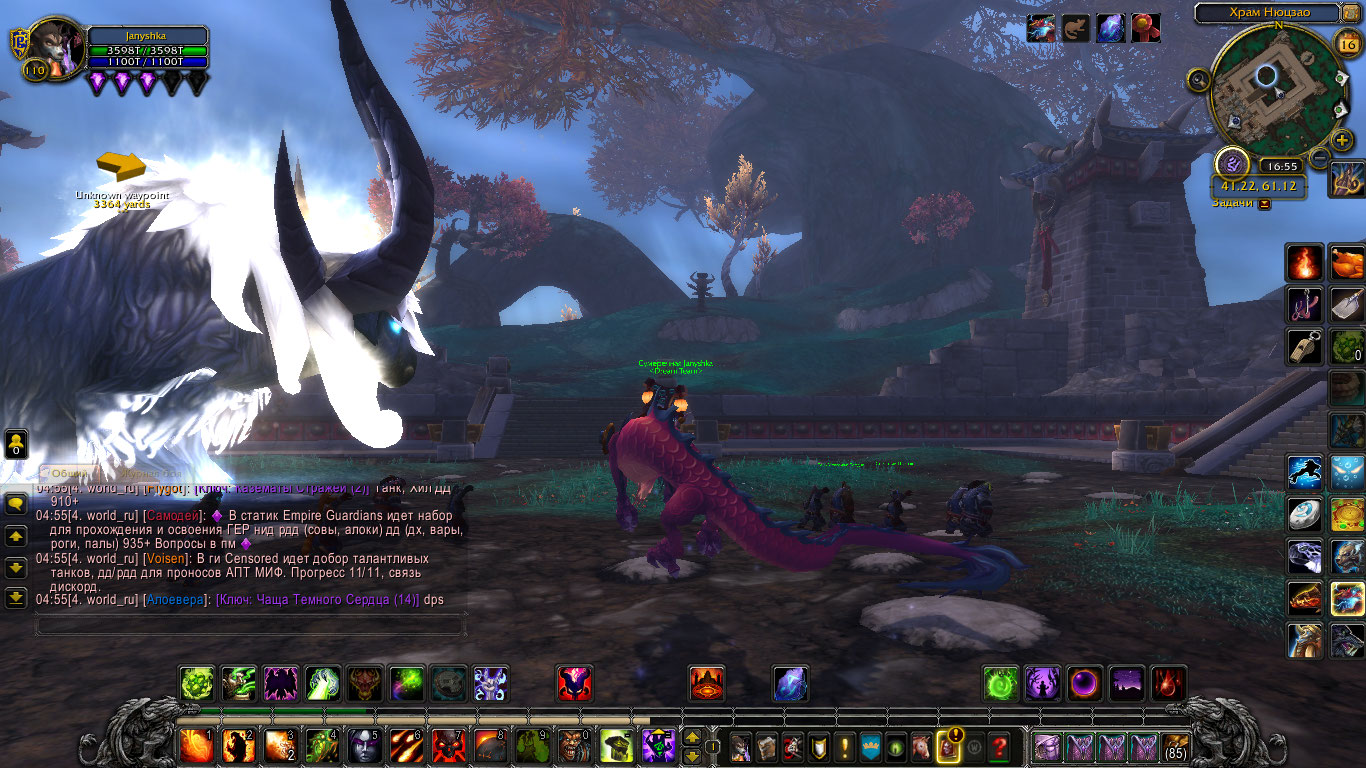This screenshot has height=768, width=1366.
Task: Use the roast chicken food item
Action: (1347, 263)
